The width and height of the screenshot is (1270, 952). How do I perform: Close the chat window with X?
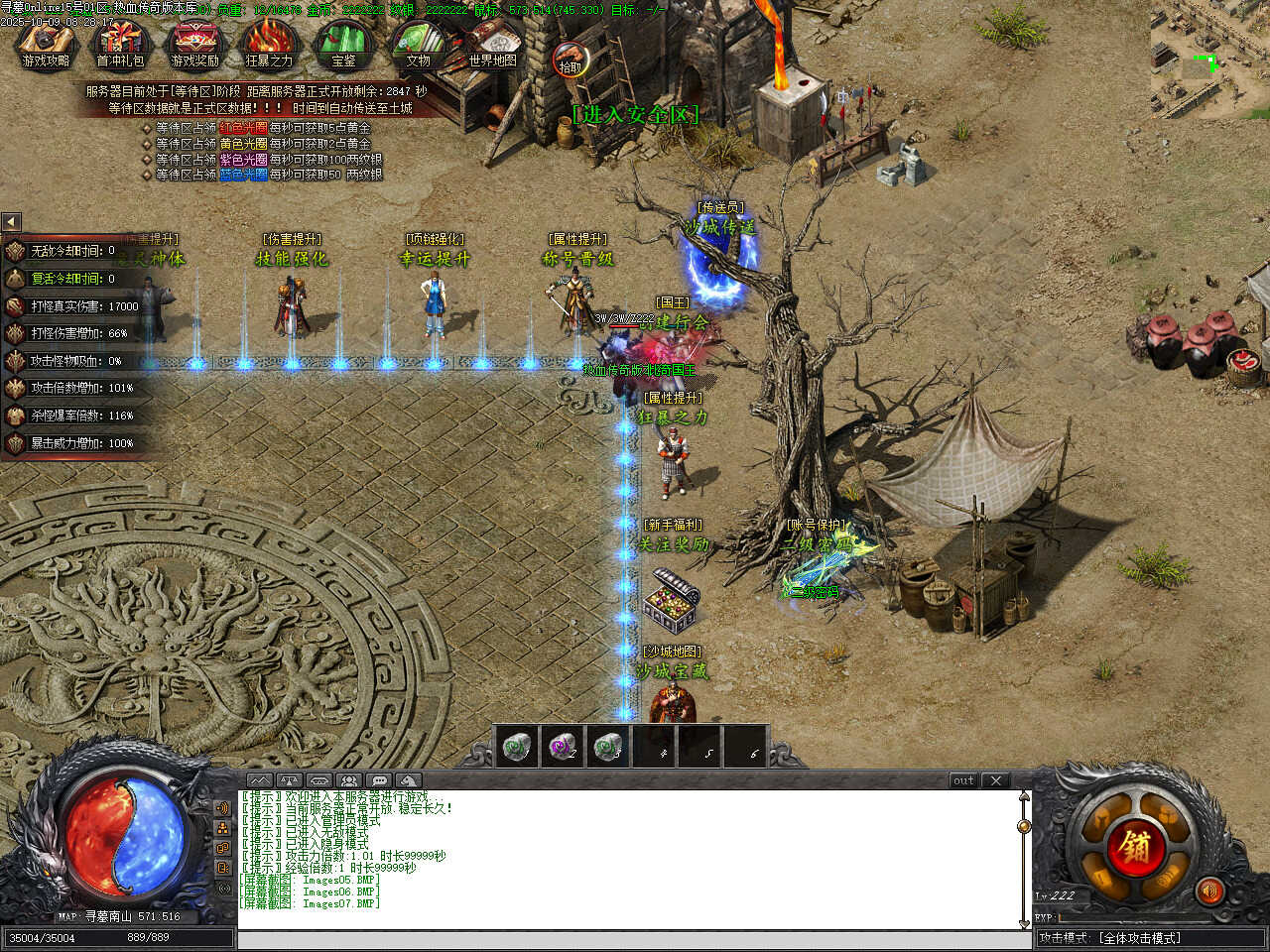996,780
